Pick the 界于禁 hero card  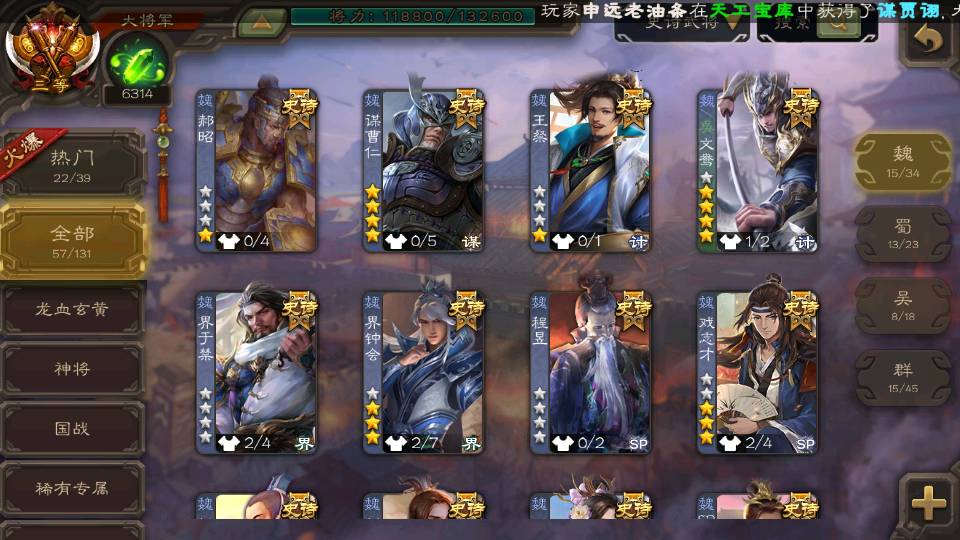coord(256,372)
